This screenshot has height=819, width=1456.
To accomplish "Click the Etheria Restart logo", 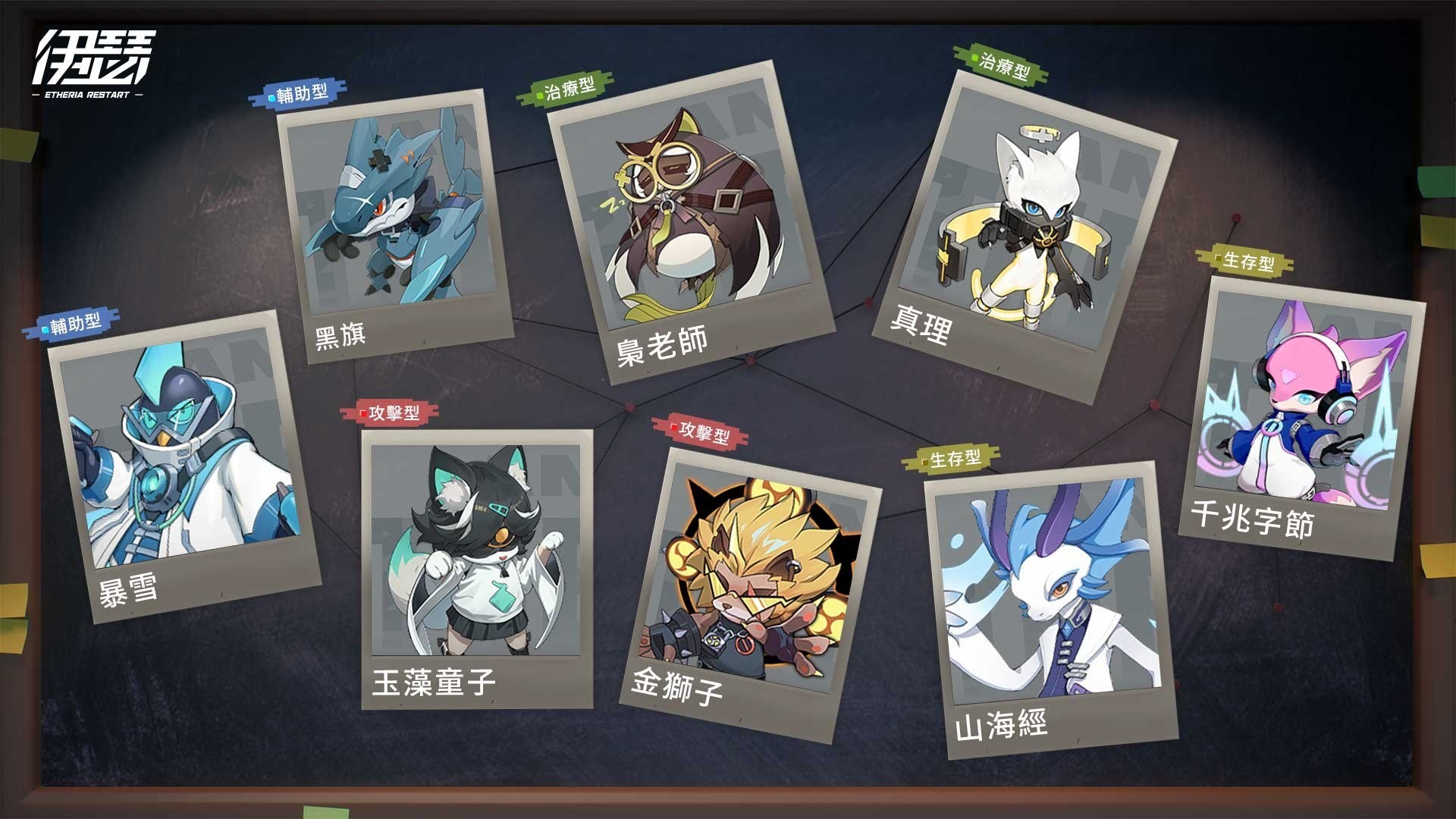I will pos(93,64).
